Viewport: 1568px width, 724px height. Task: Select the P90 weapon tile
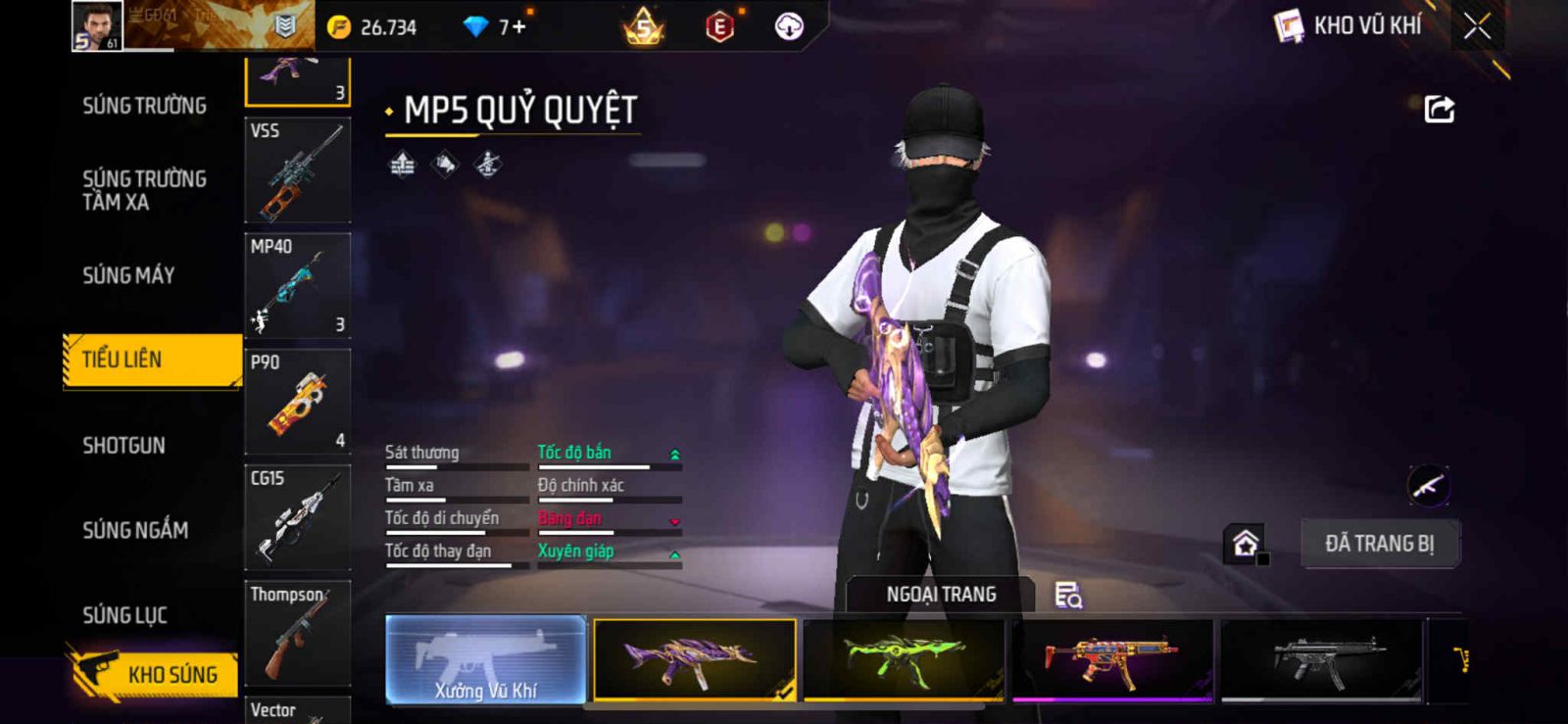[x=297, y=402]
